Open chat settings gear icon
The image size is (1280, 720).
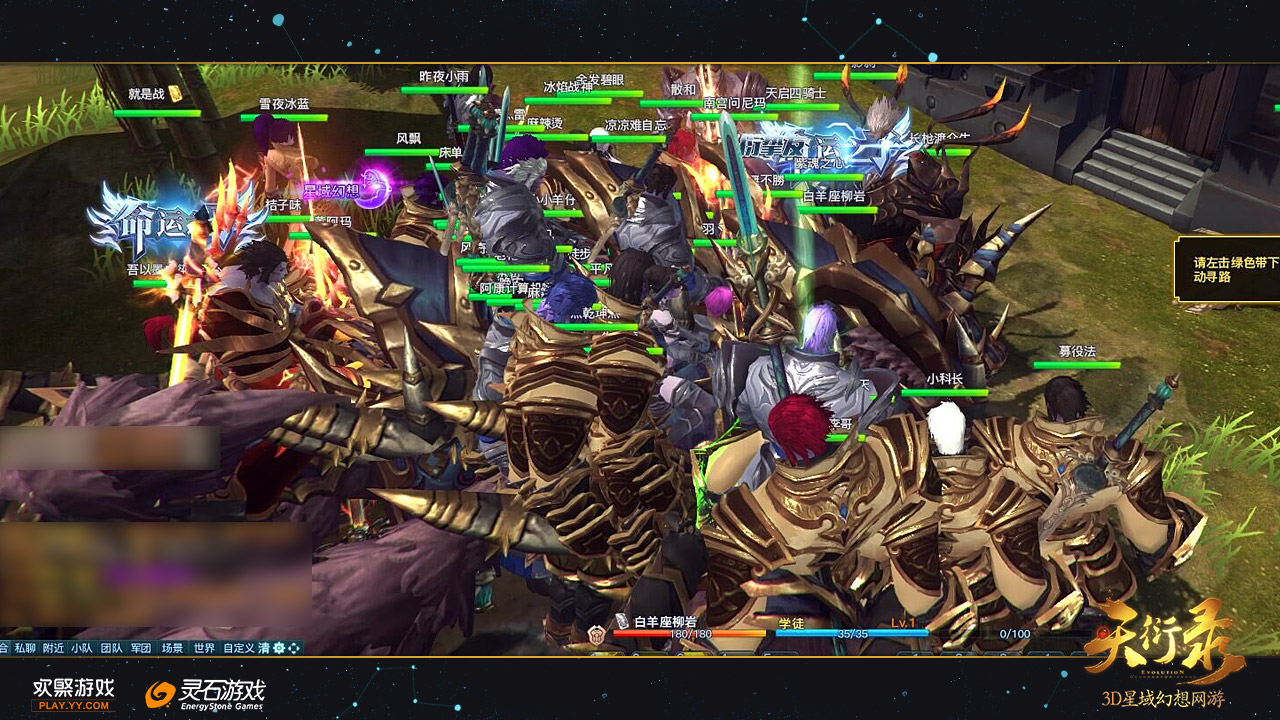click(x=279, y=648)
